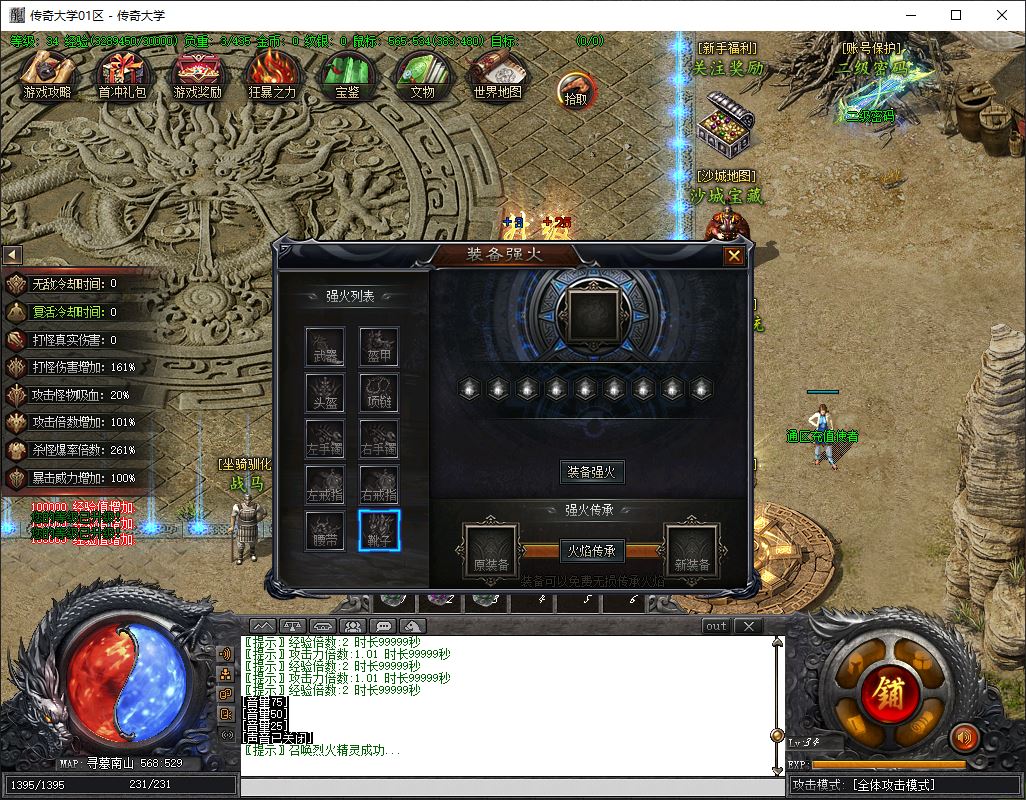
Task: Pick the 项链 necklace slot
Action: (x=379, y=393)
